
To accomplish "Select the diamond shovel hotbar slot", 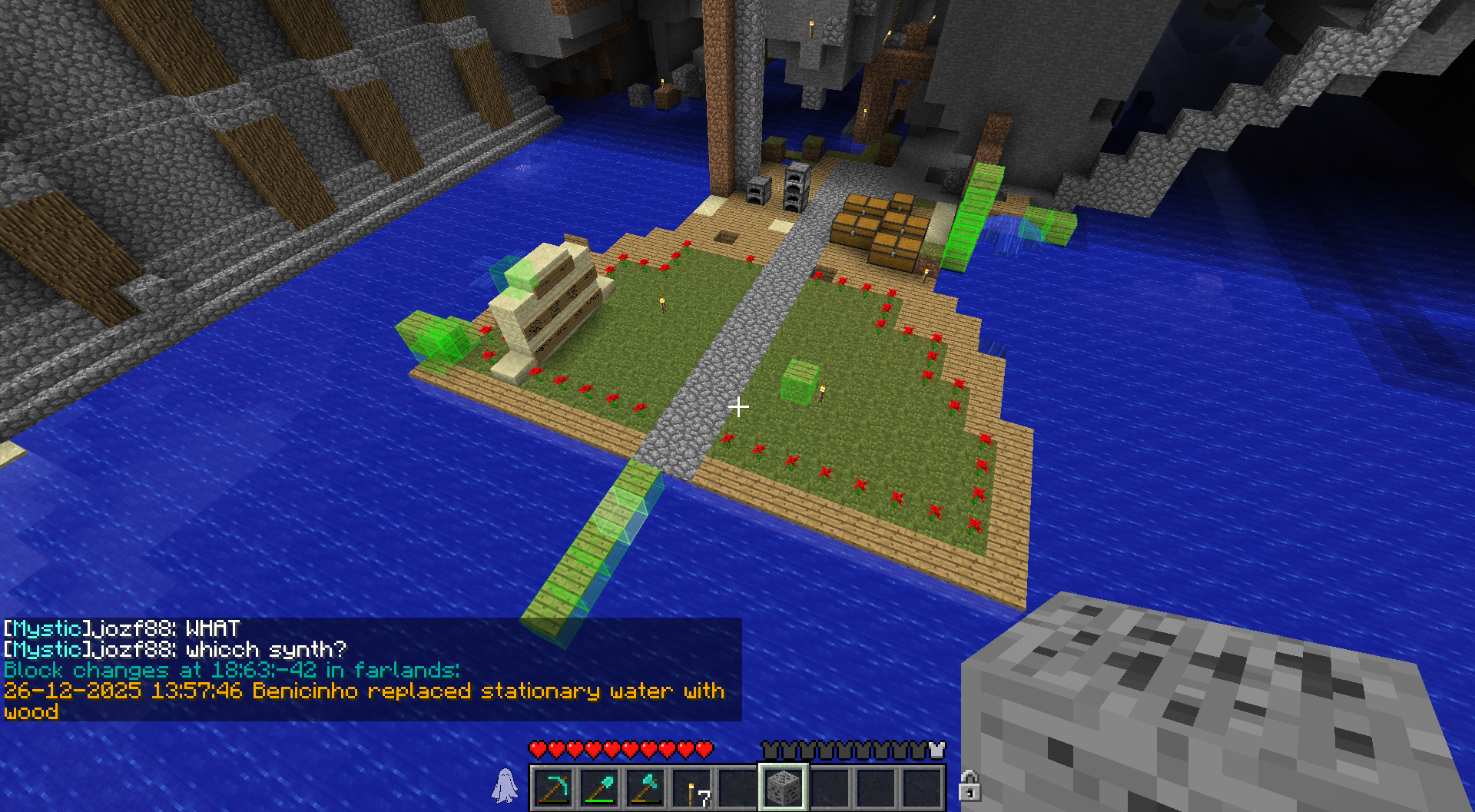I will tap(599, 787).
